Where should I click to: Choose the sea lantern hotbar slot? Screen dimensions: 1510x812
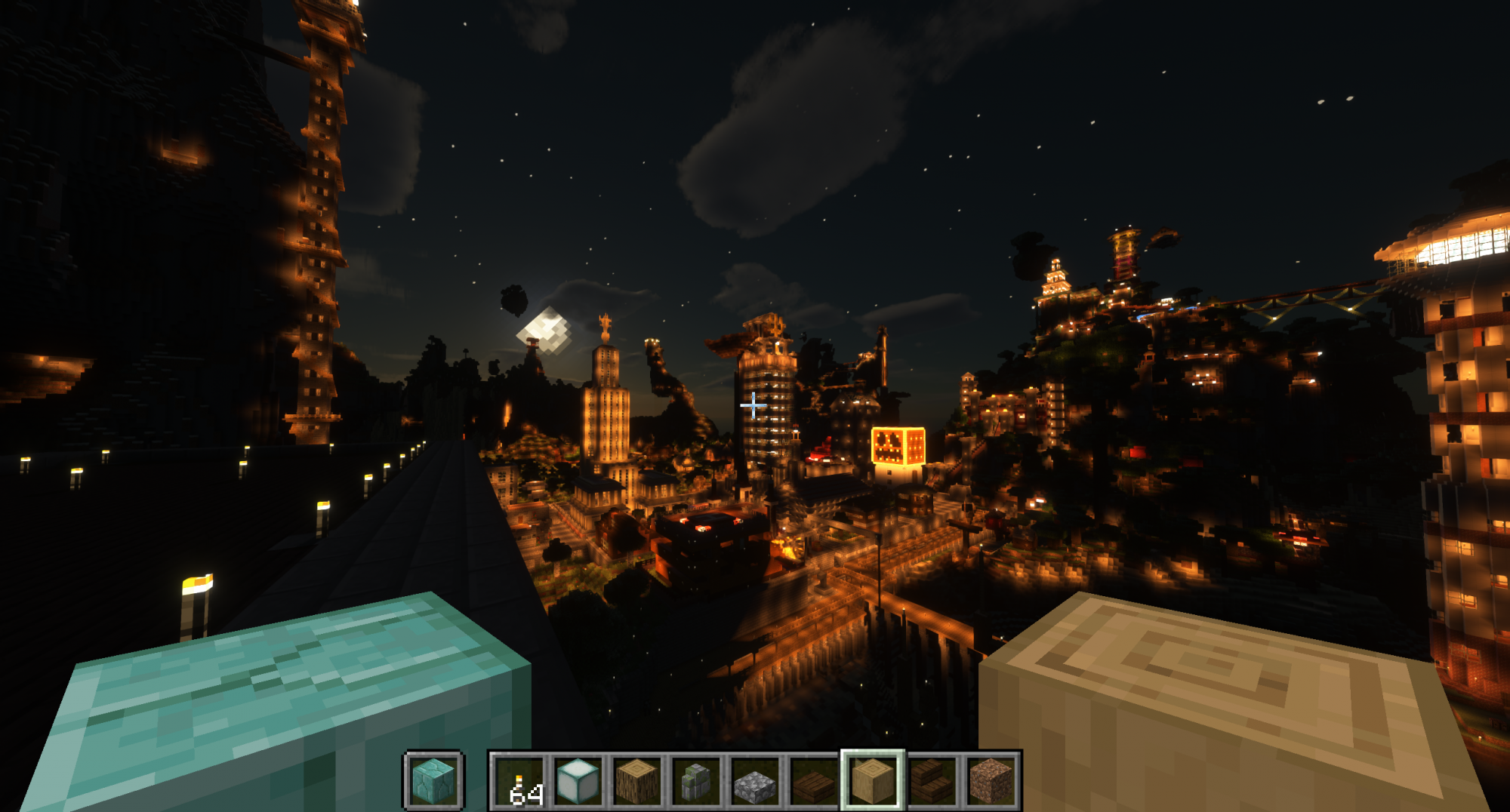point(578,780)
